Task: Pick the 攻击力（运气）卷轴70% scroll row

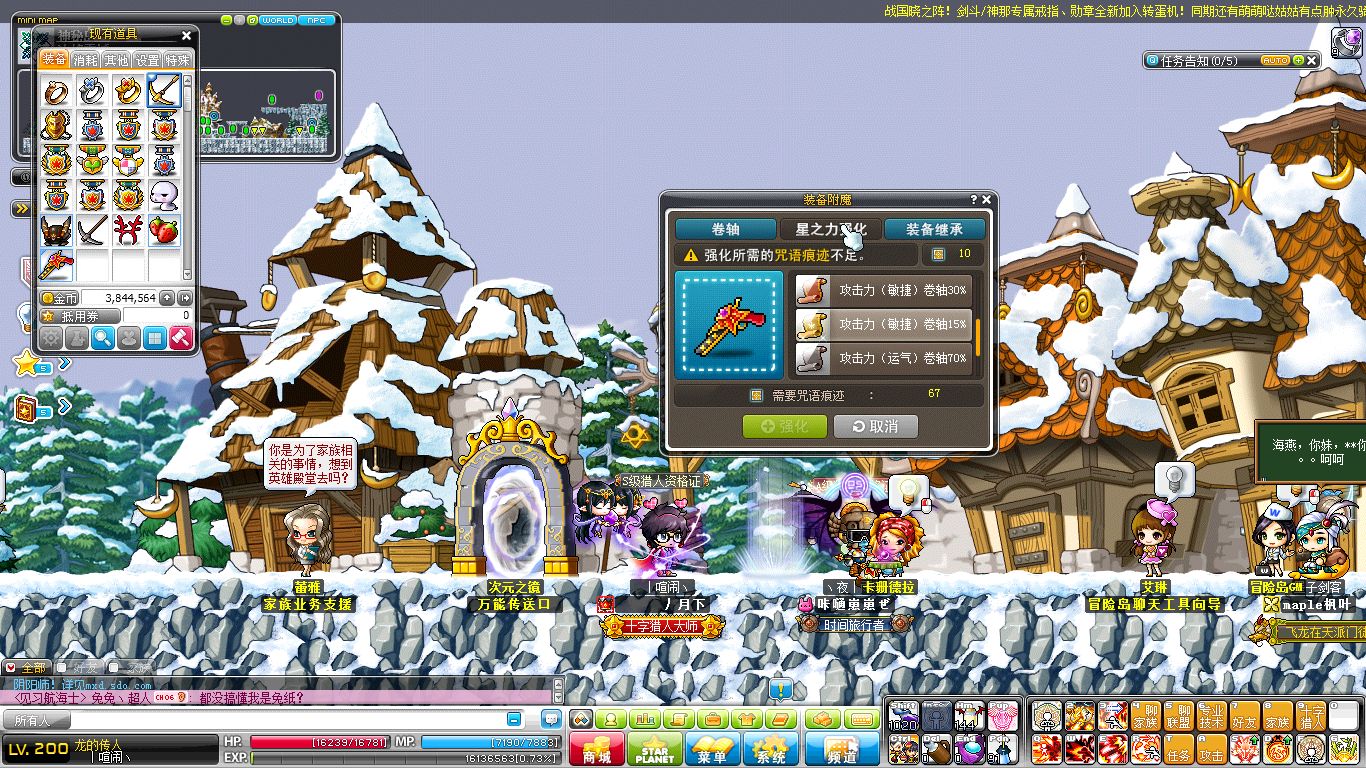Action: tap(883, 357)
